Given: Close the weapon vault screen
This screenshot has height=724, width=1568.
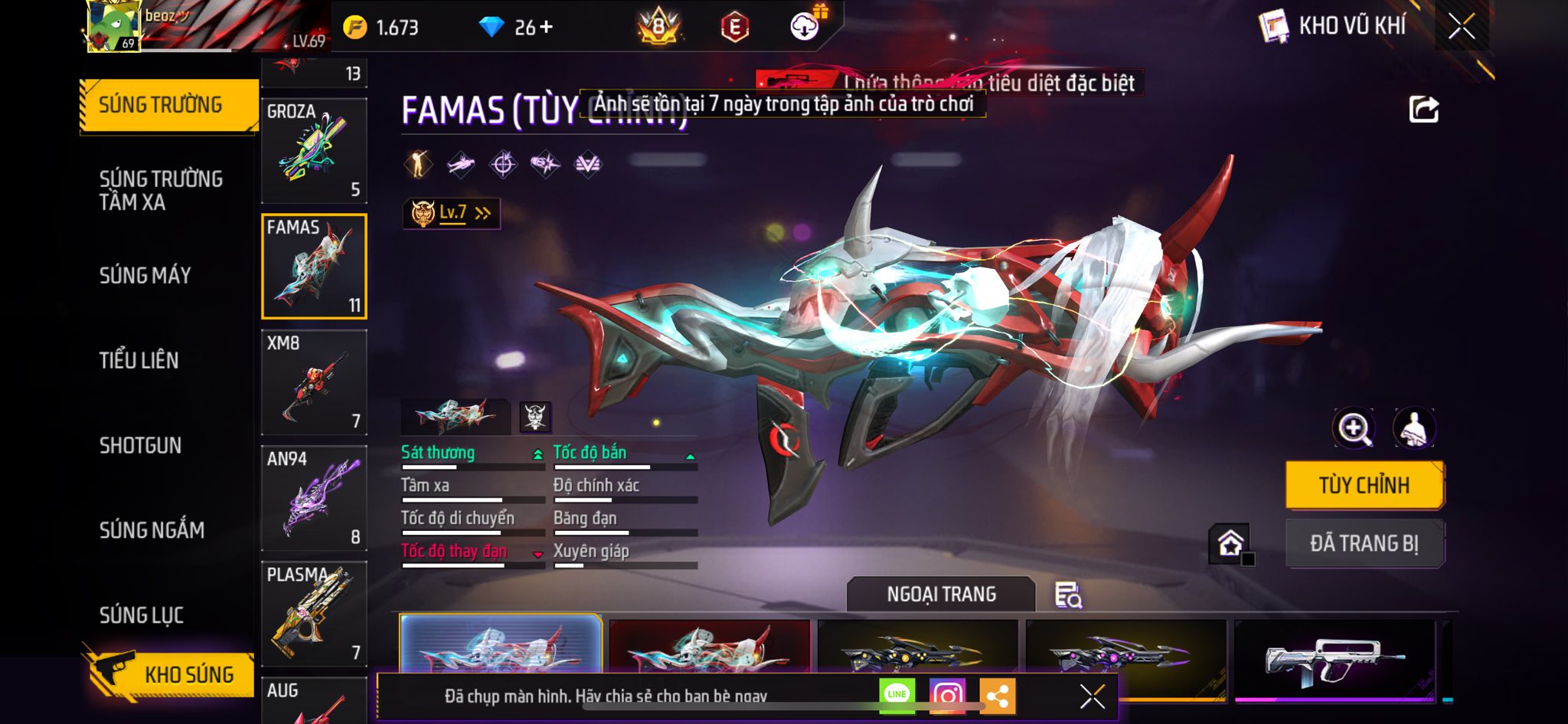Looking at the screenshot, I should [x=1461, y=27].
